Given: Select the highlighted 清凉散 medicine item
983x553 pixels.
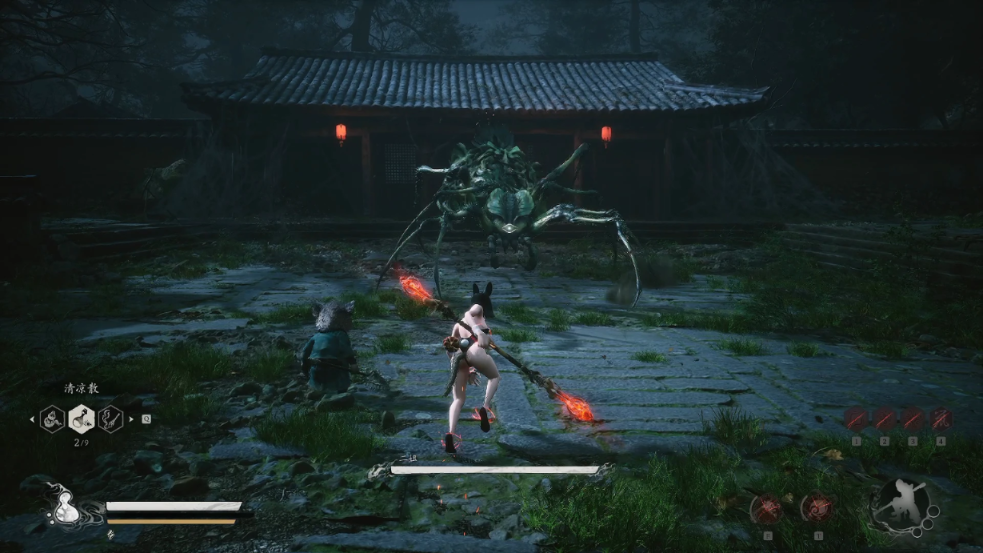Looking at the screenshot, I should click(81, 418).
